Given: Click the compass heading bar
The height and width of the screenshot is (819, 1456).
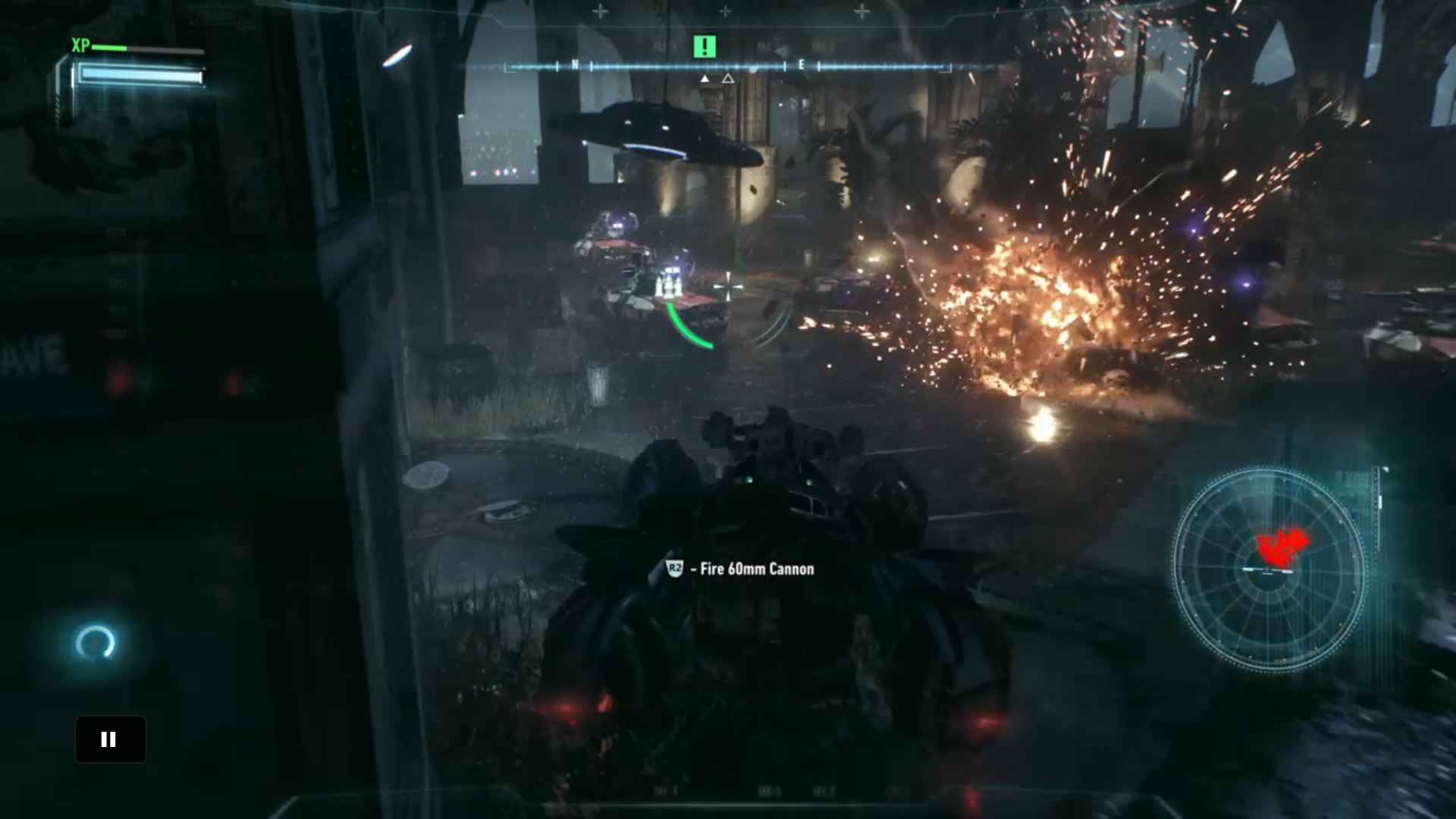Looking at the screenshot, I should pyautogui.click(x=726, y=67).
